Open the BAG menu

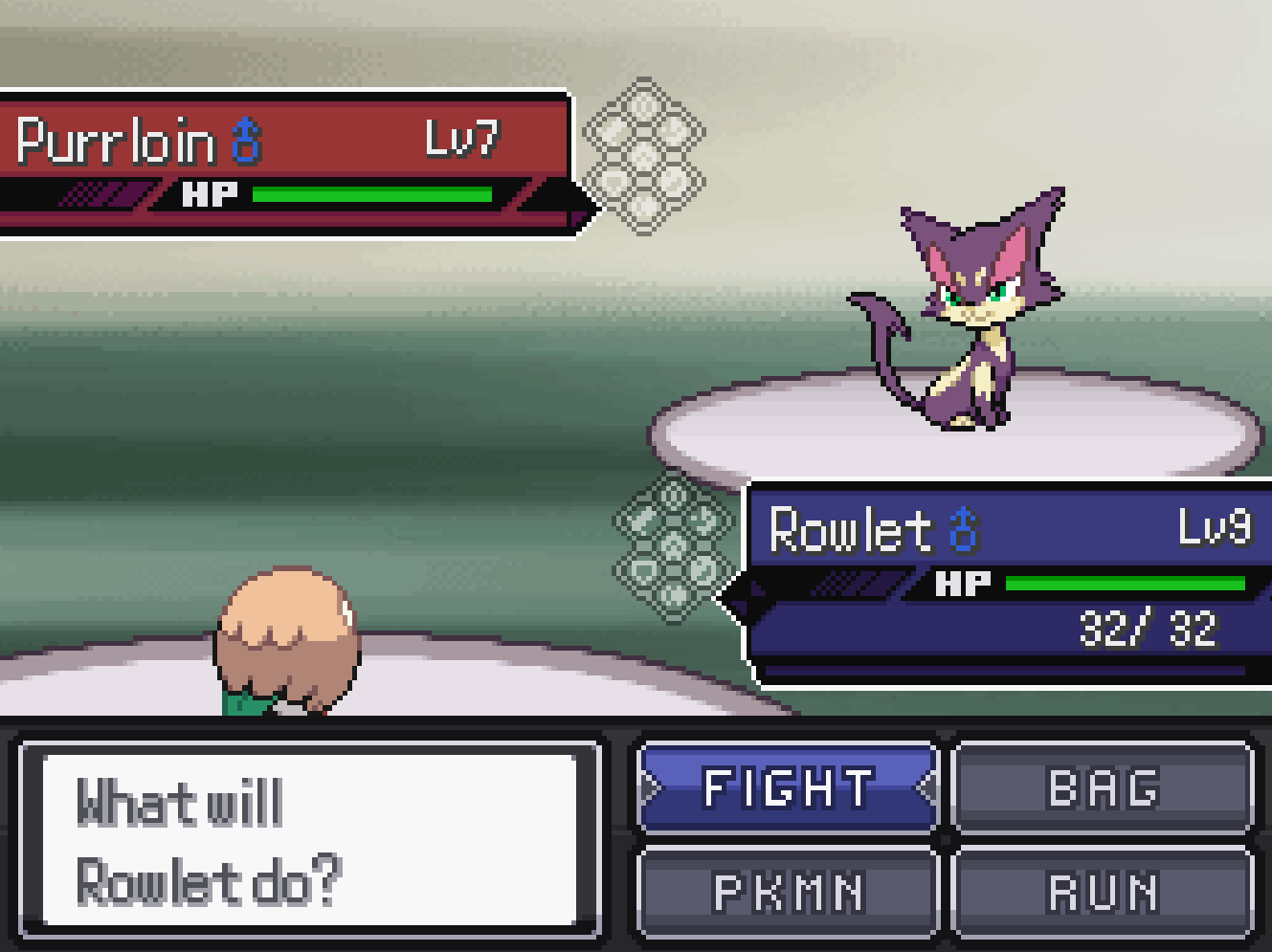point(1103,787)
